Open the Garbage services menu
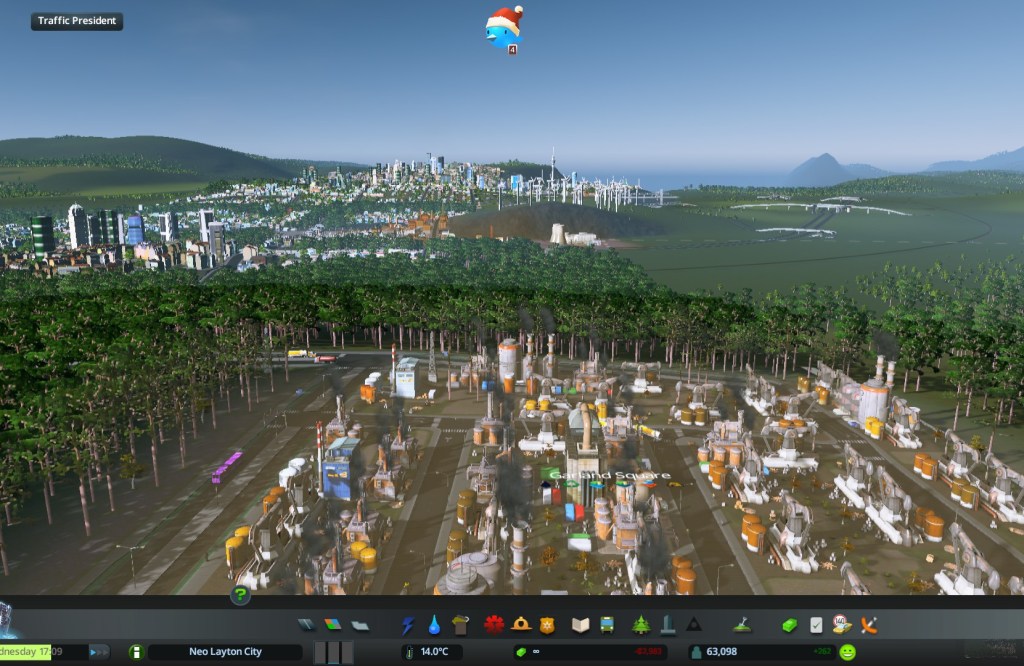 click(x=460, y=625)
